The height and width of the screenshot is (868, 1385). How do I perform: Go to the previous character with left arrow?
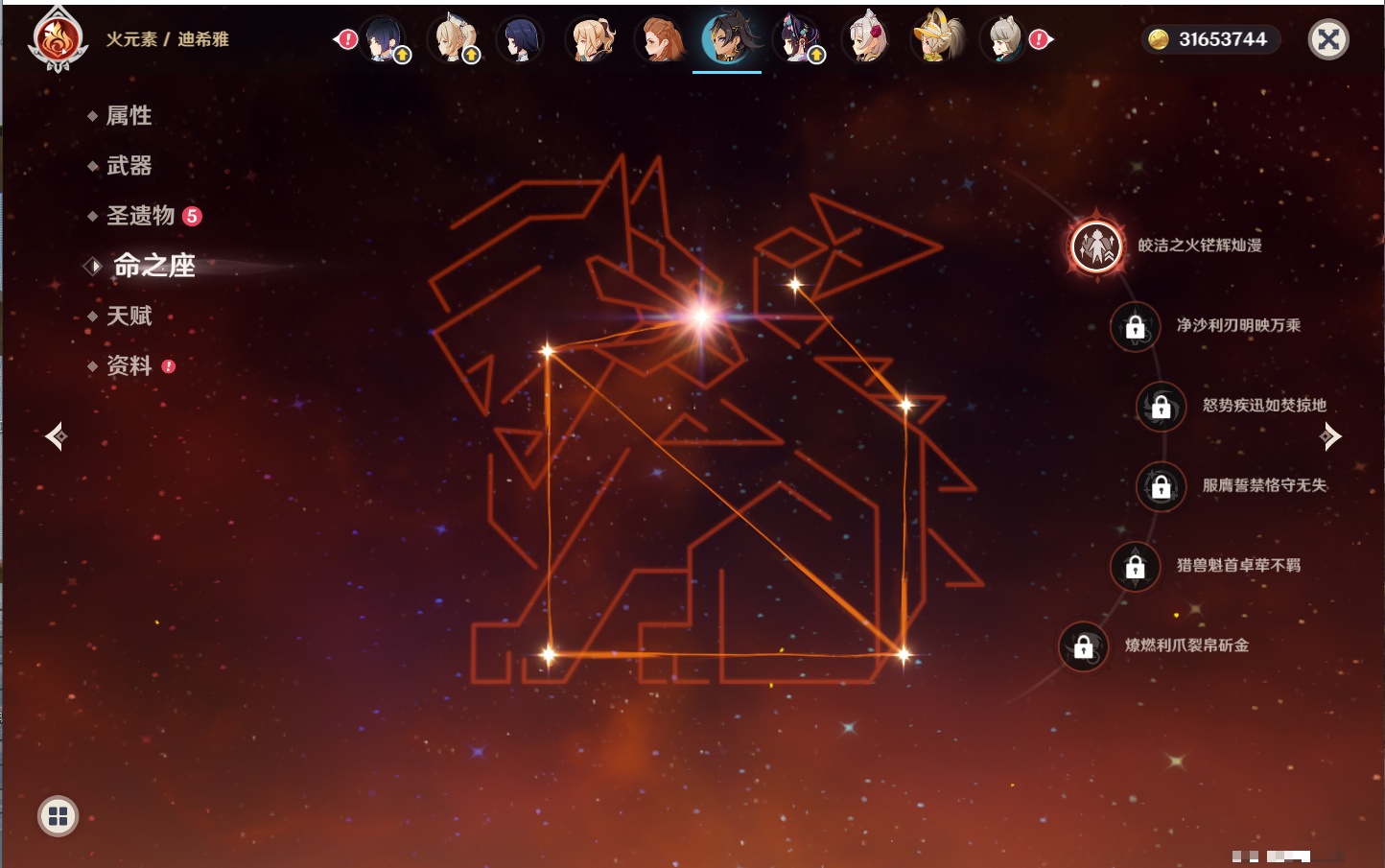tap(56, 436)
